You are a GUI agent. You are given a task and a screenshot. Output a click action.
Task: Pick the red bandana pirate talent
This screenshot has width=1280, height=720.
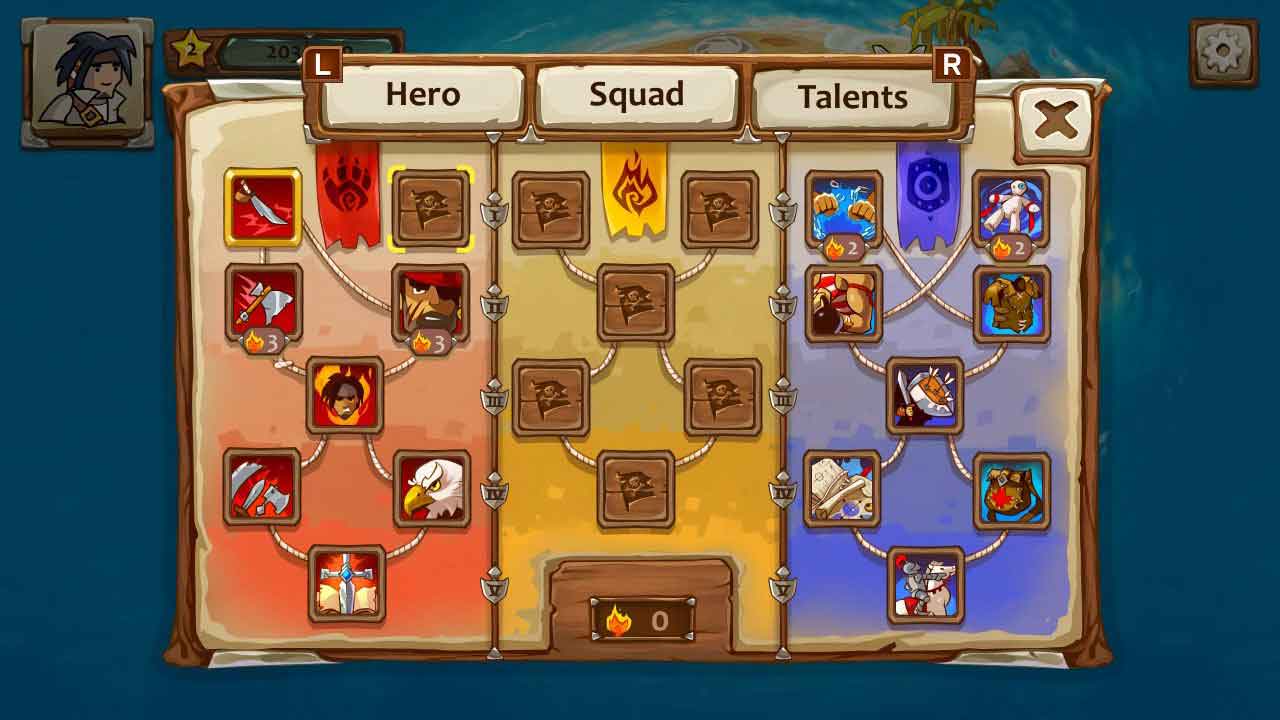tap(430, 301)
